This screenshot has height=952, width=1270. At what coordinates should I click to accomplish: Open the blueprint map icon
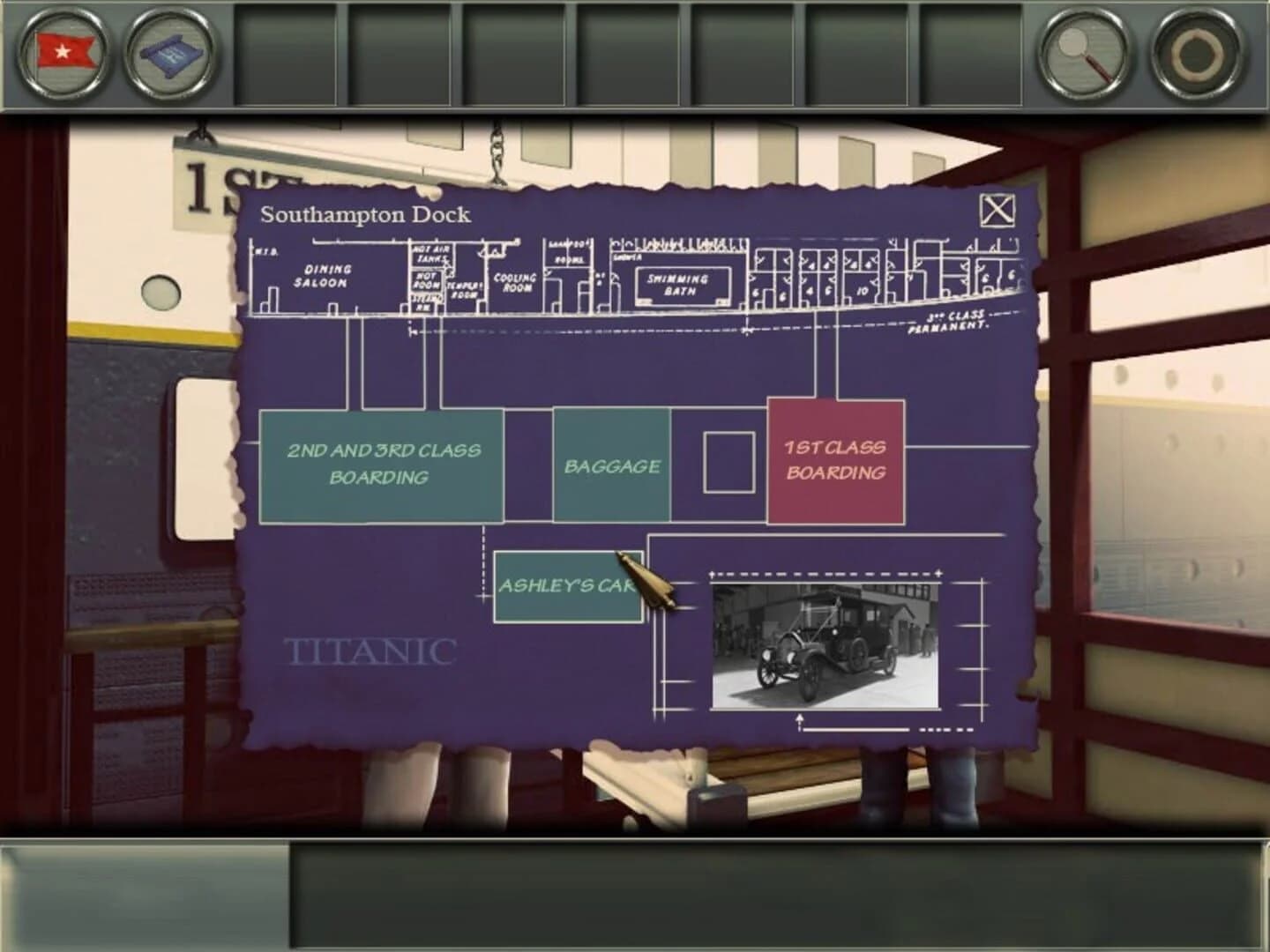(x=173, y=55)
